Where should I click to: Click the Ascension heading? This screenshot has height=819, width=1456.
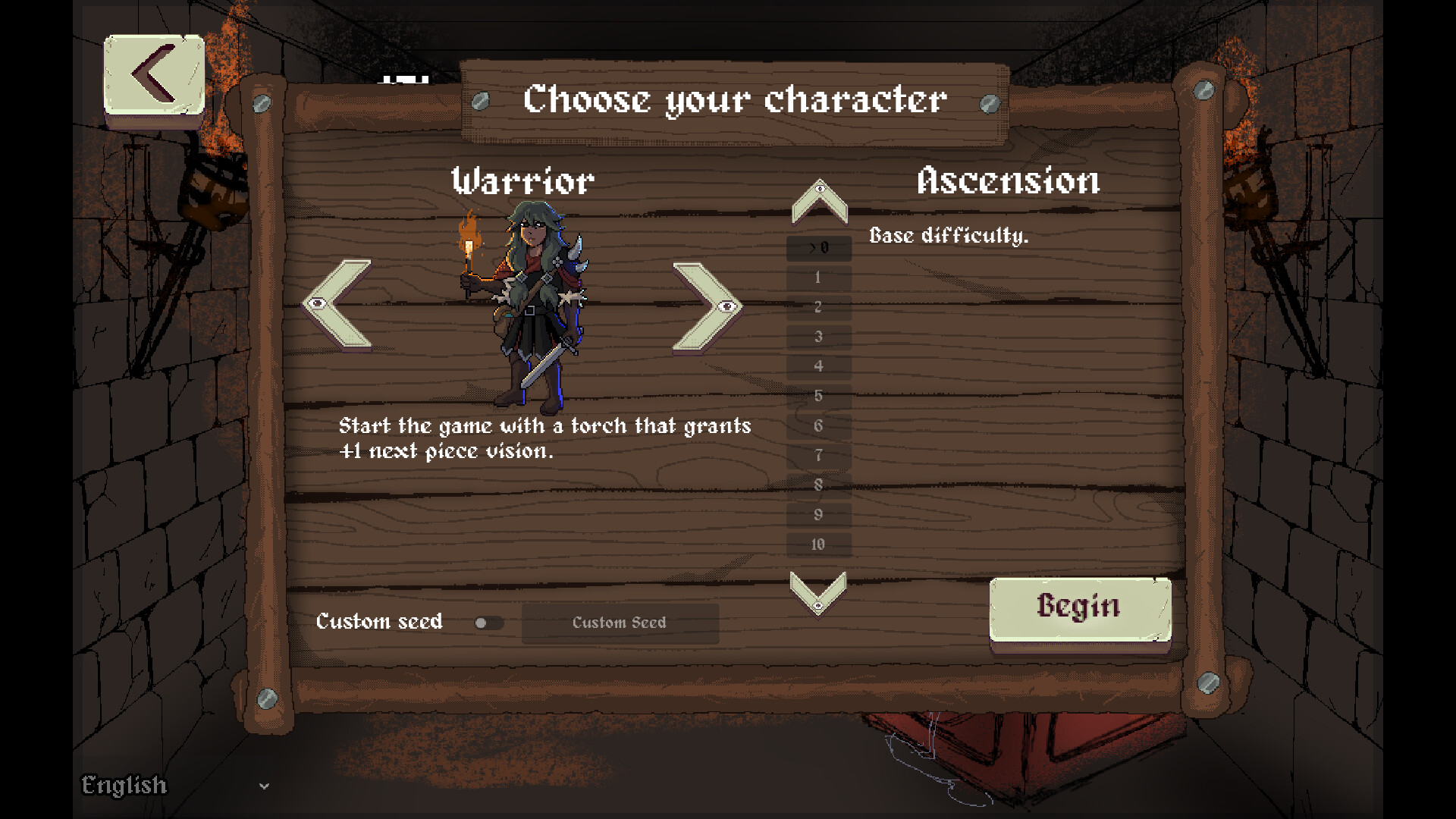click(1009, 180)
